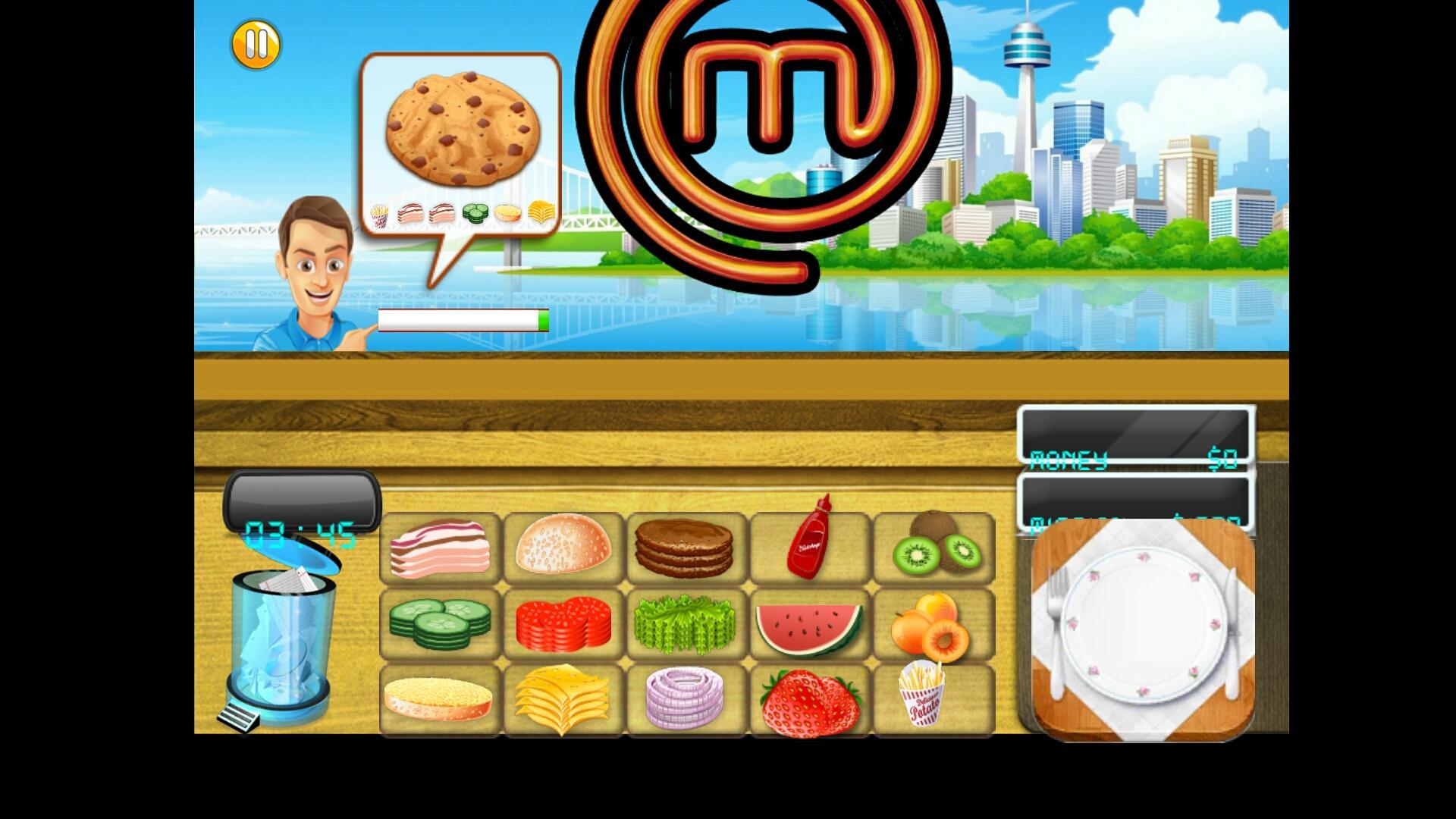Pick the lettuce leaves ingredient
Screen dimensions: 1456x819
point(686,623)
